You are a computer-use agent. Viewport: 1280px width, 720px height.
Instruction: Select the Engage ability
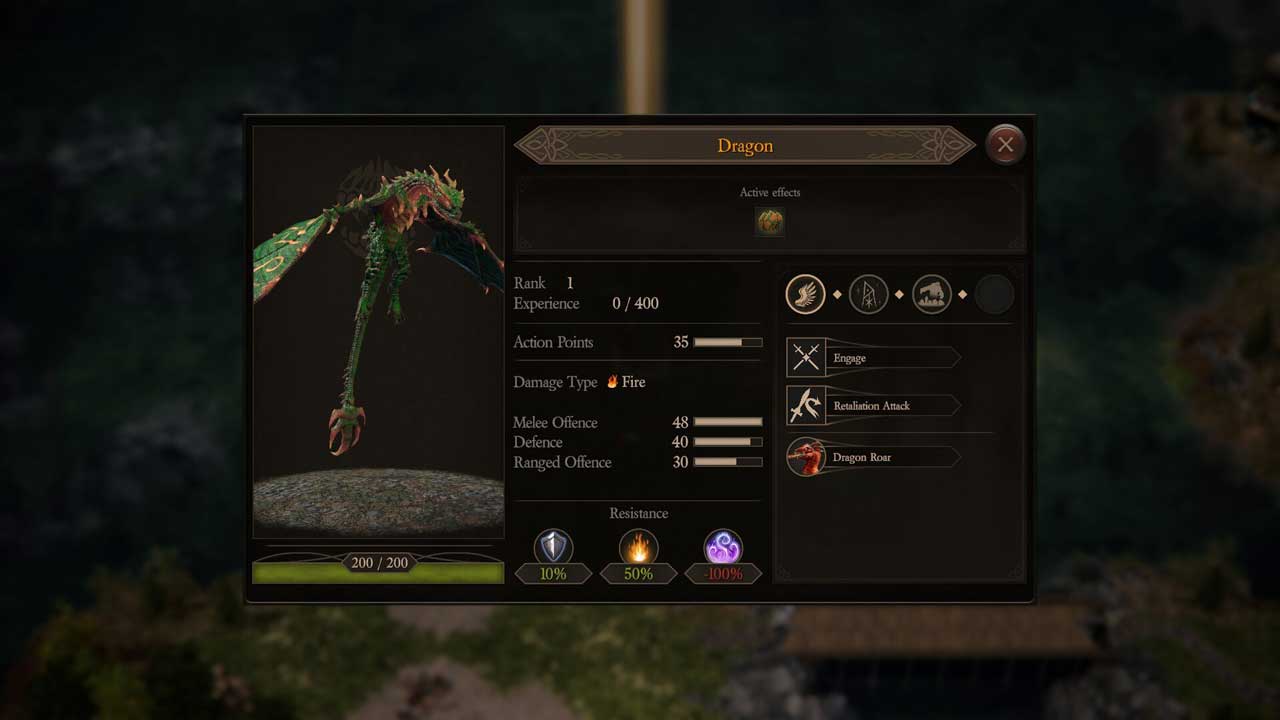tap(872, 358)
